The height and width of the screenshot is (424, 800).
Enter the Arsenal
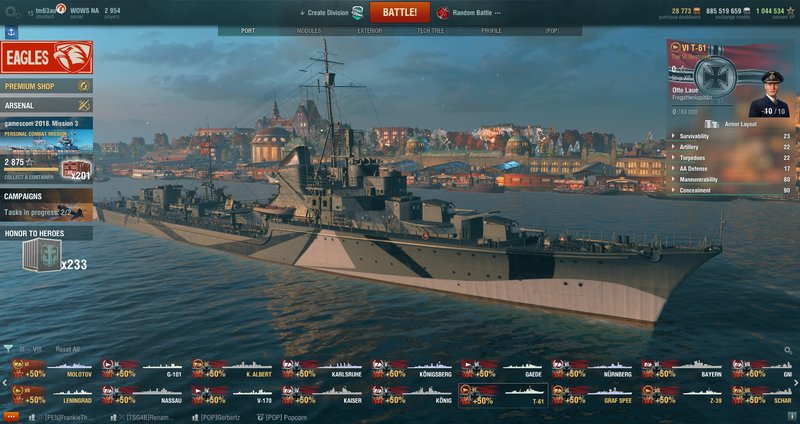46,104
